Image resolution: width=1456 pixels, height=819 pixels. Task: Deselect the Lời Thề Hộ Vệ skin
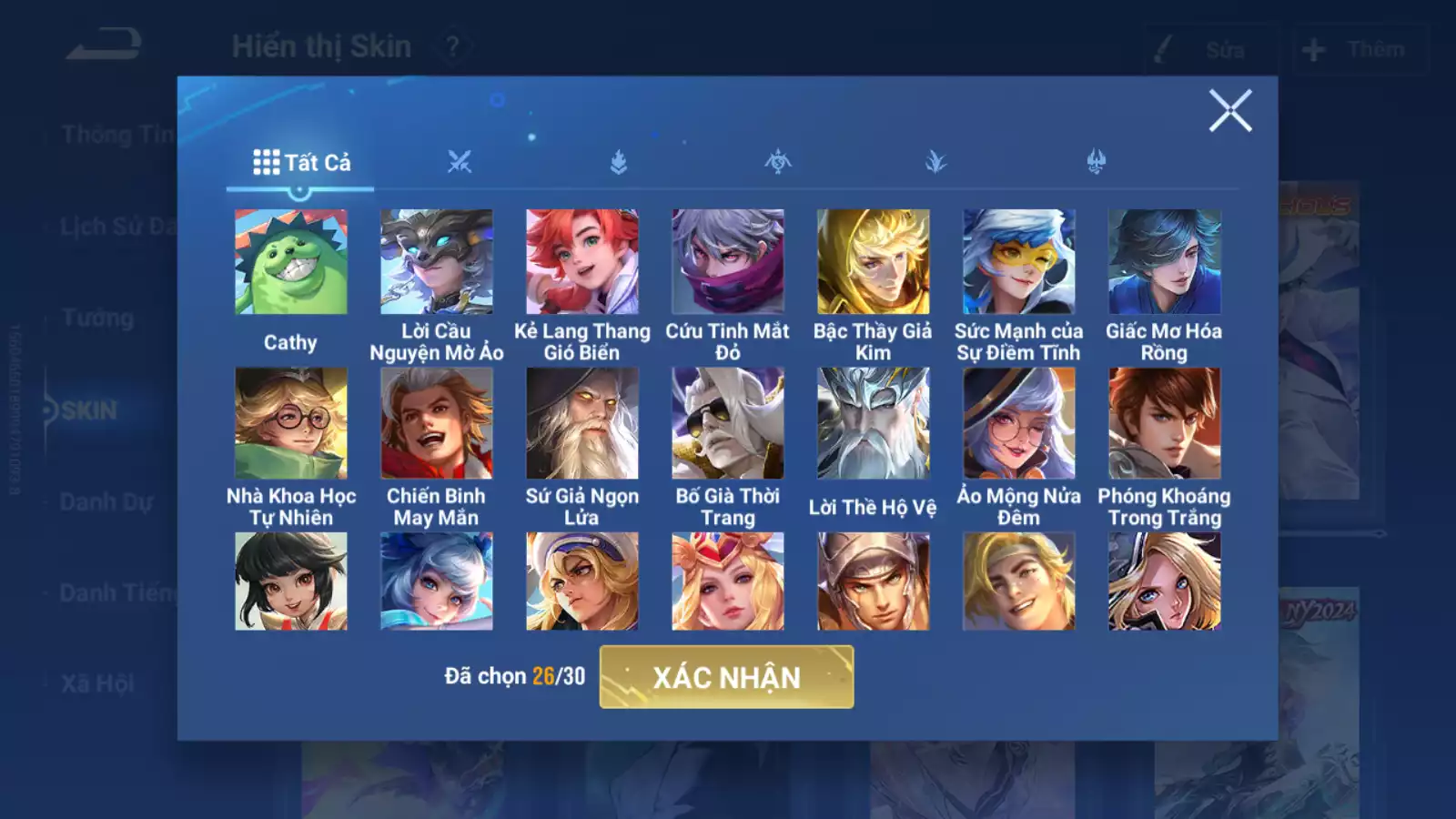(871, 423)
